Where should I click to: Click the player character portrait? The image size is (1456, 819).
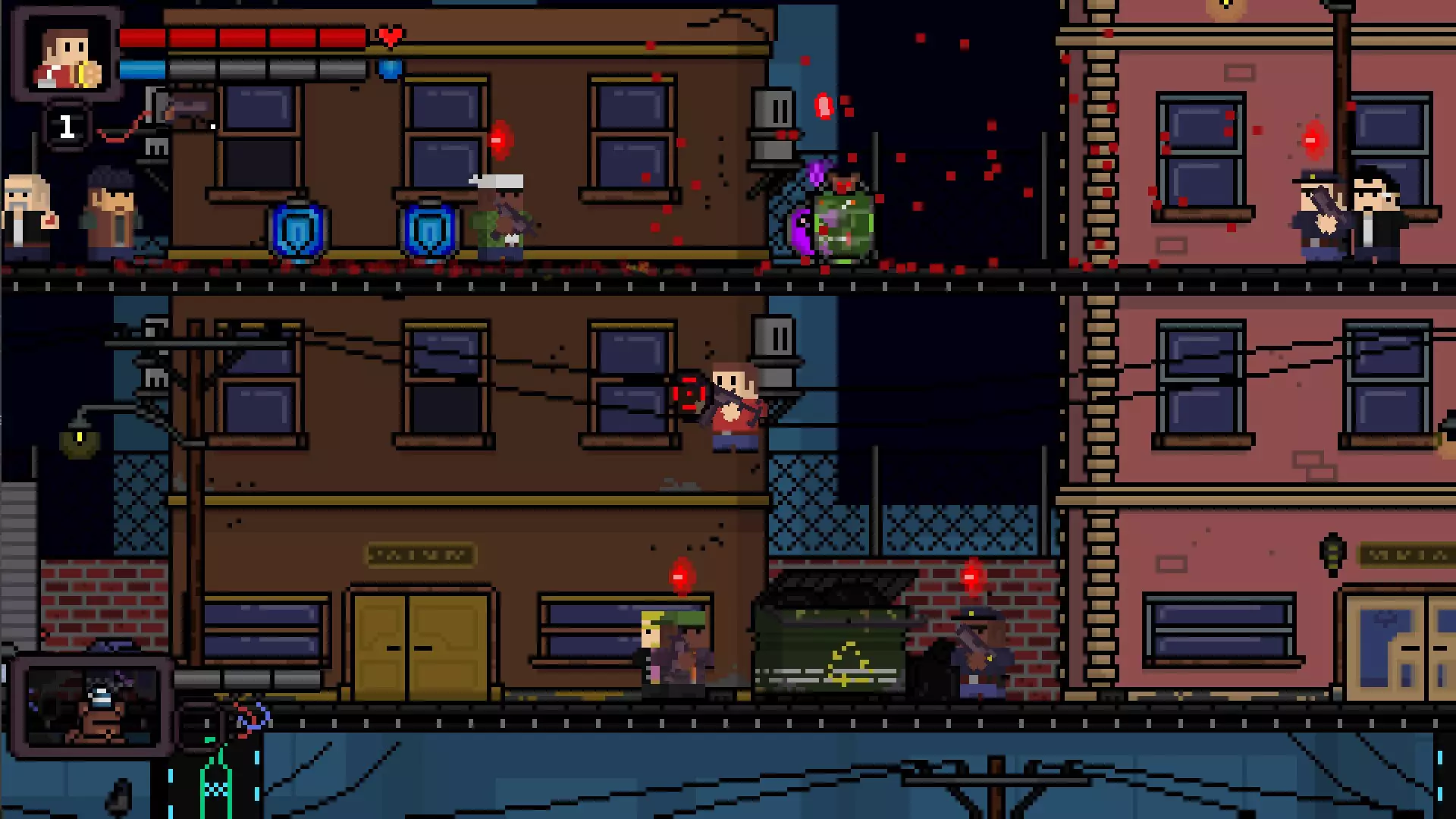[66, 55]
